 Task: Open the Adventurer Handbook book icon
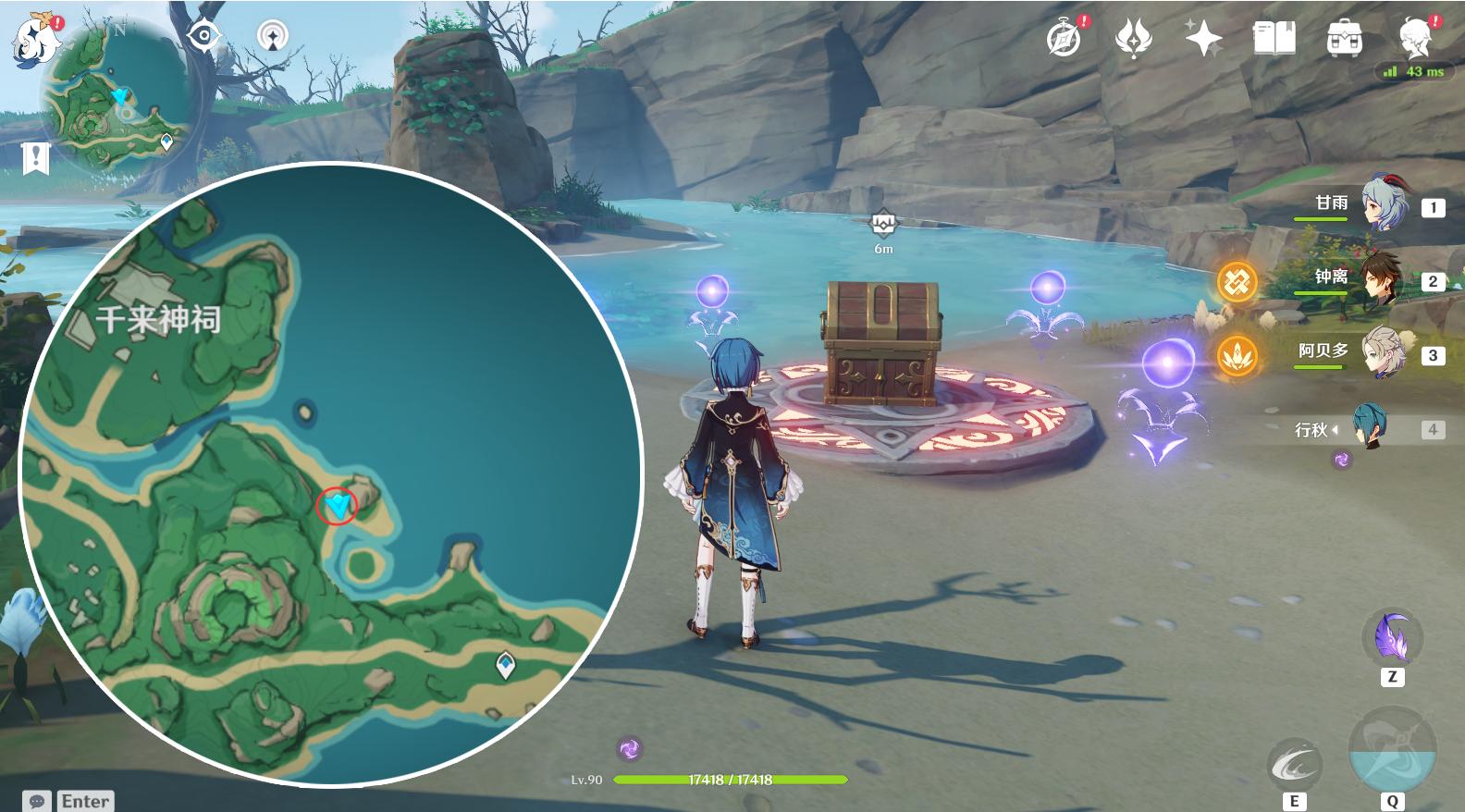pyautogui.click(x=1274, y=39)
